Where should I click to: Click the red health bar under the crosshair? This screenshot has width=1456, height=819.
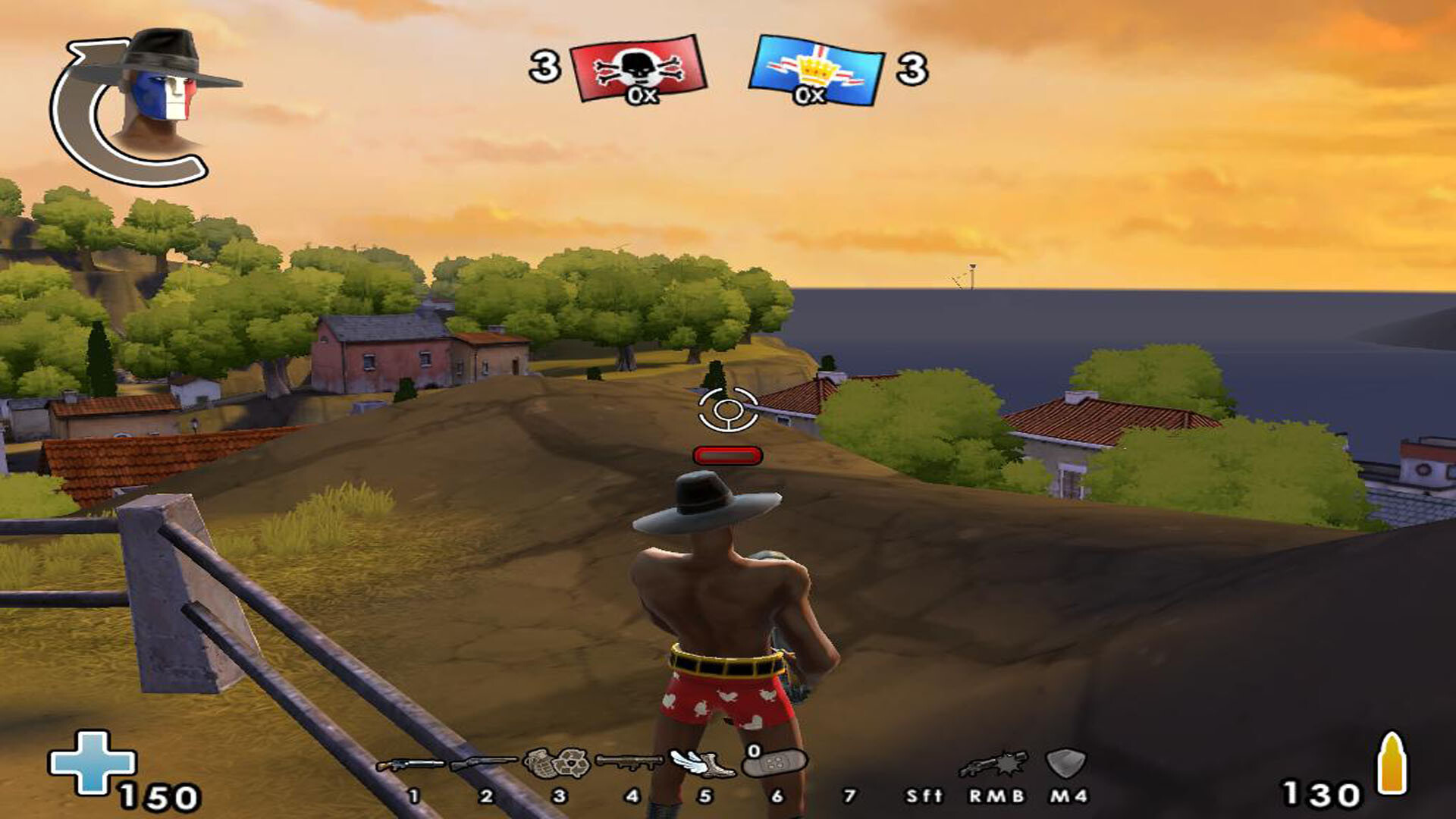726,453
